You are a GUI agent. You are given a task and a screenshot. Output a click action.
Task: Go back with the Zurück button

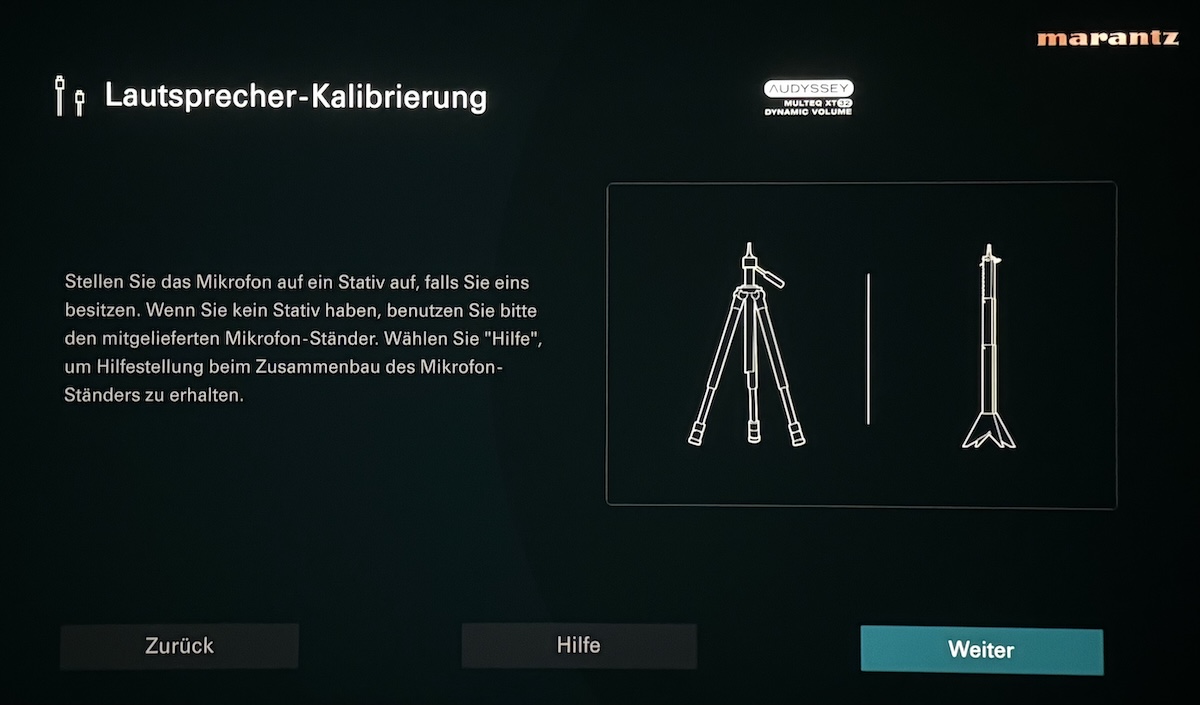point(179,646)
